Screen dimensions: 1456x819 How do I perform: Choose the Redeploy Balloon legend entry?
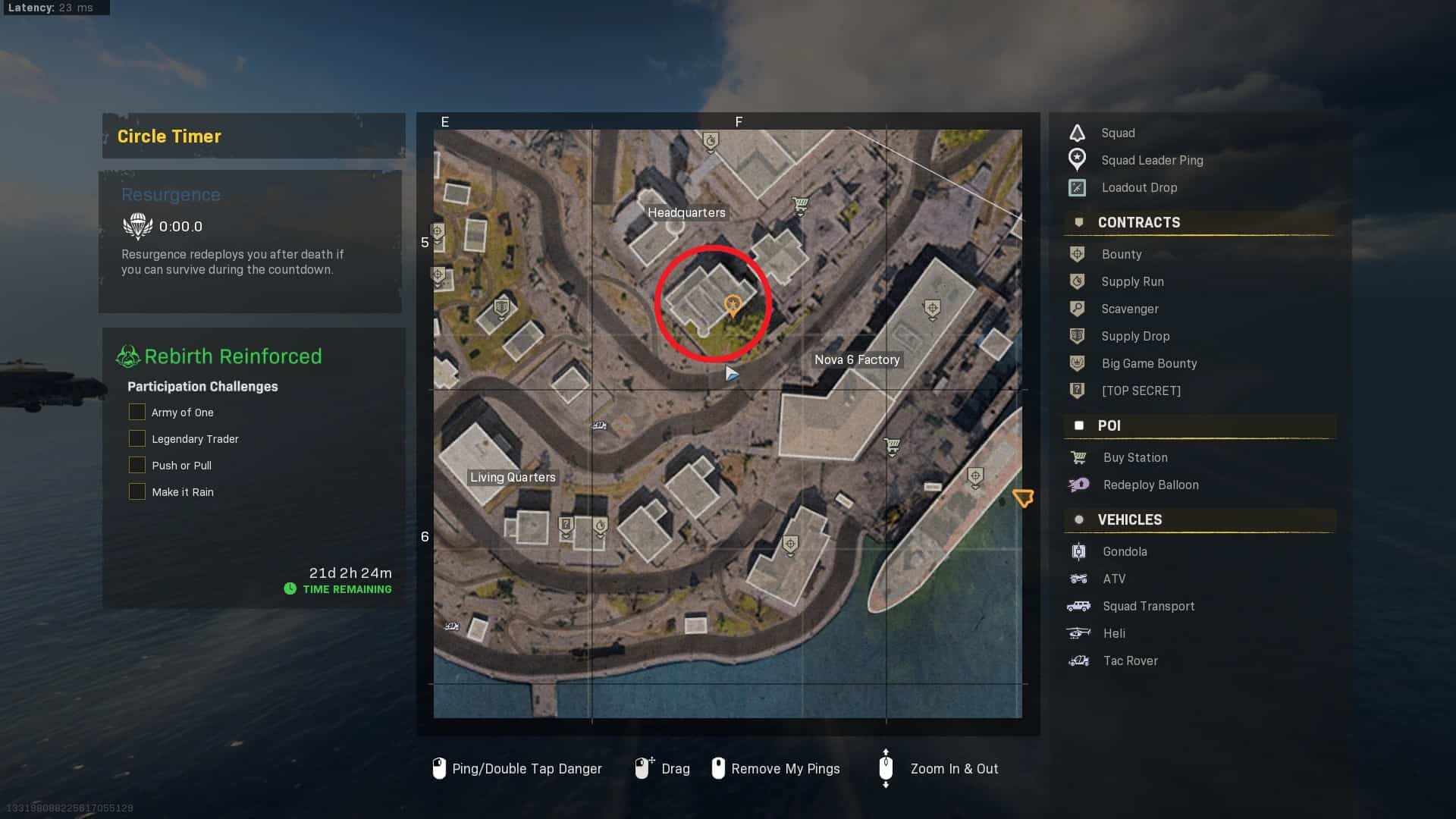click(x=1150, y=485)
